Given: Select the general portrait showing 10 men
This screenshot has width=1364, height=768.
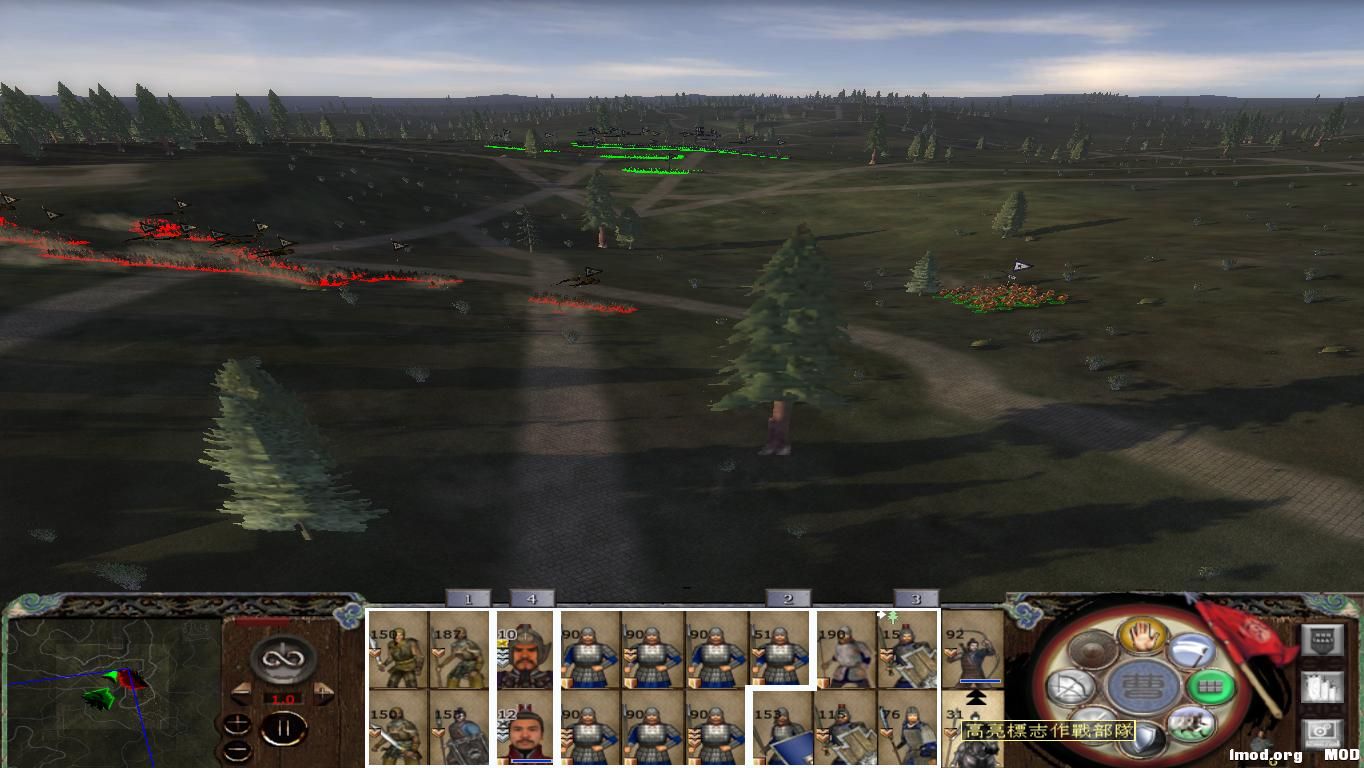Looking at the screenshot, I should click(x=525, y=652).
